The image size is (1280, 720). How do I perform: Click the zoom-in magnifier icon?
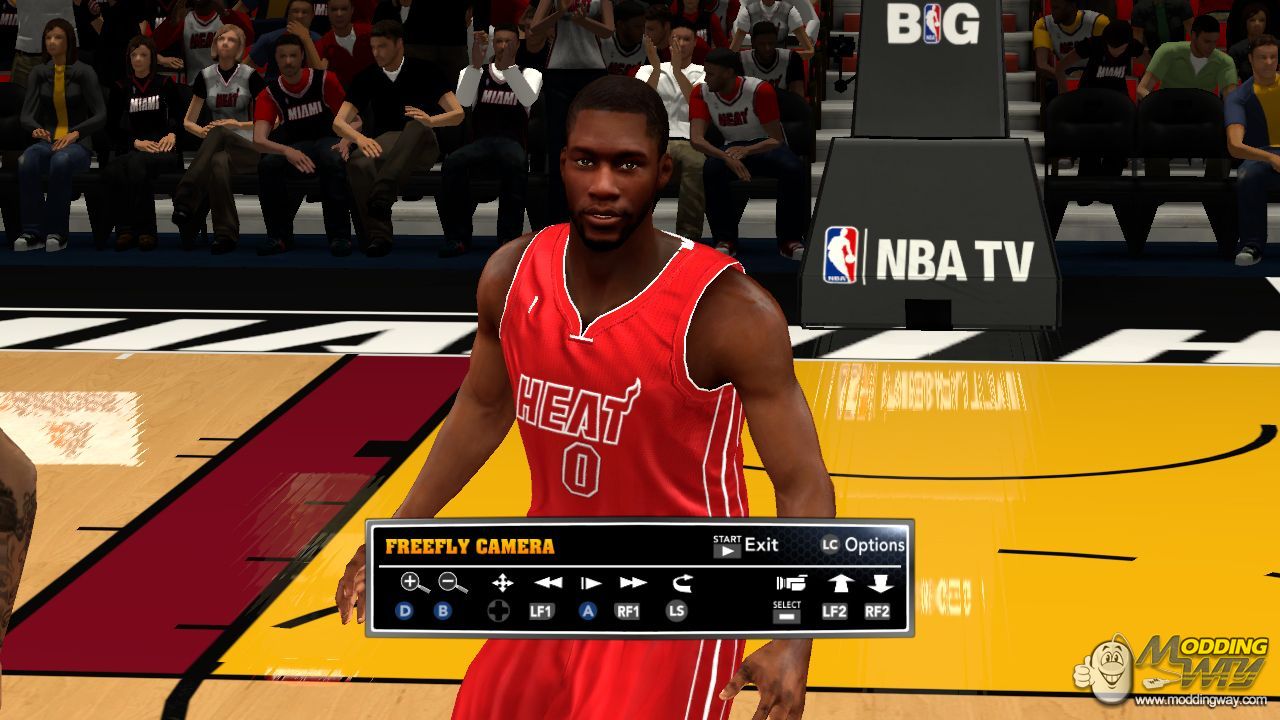(411, 582)
